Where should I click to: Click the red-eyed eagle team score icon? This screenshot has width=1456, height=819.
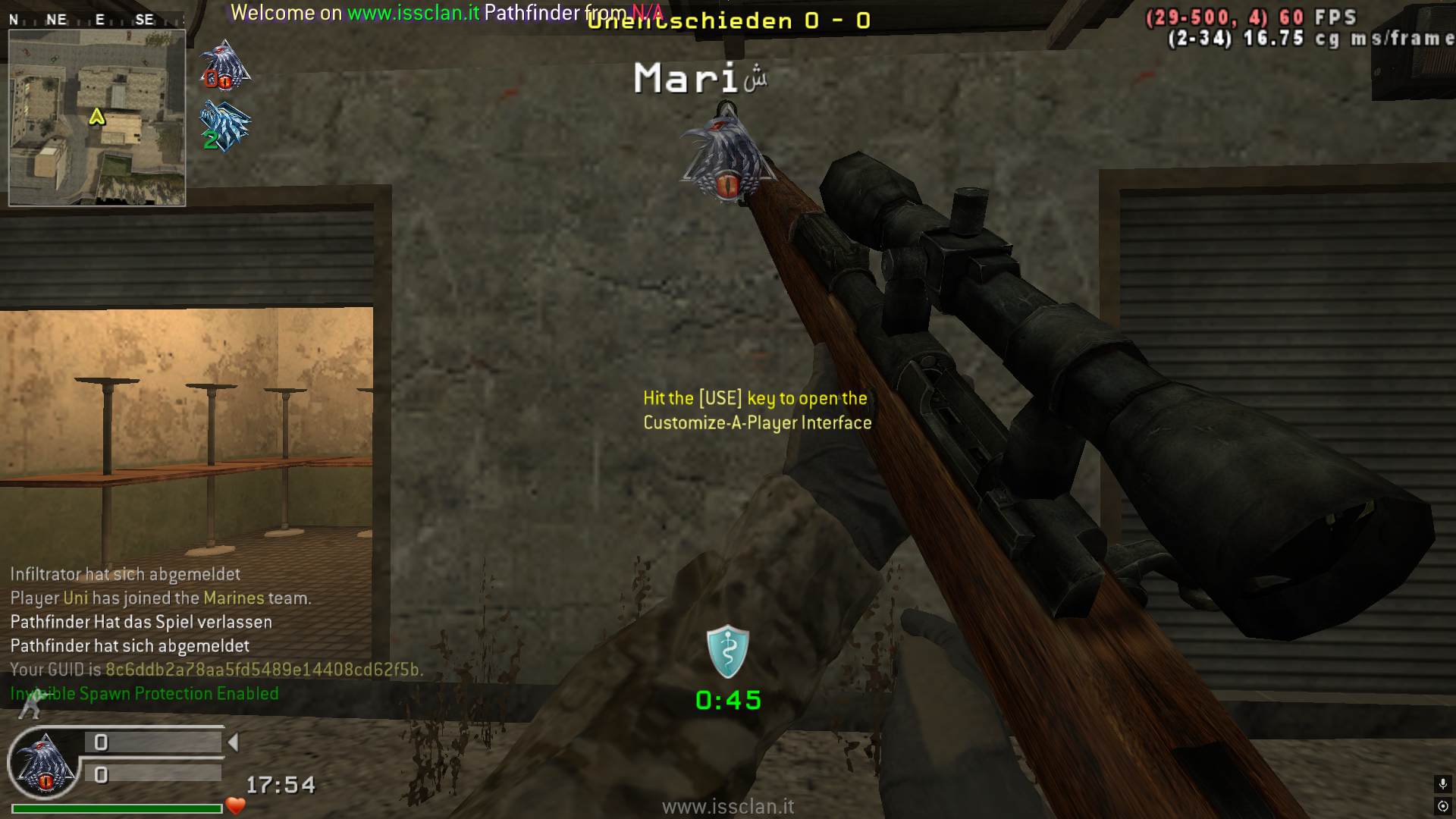click(x=224, y=66)
